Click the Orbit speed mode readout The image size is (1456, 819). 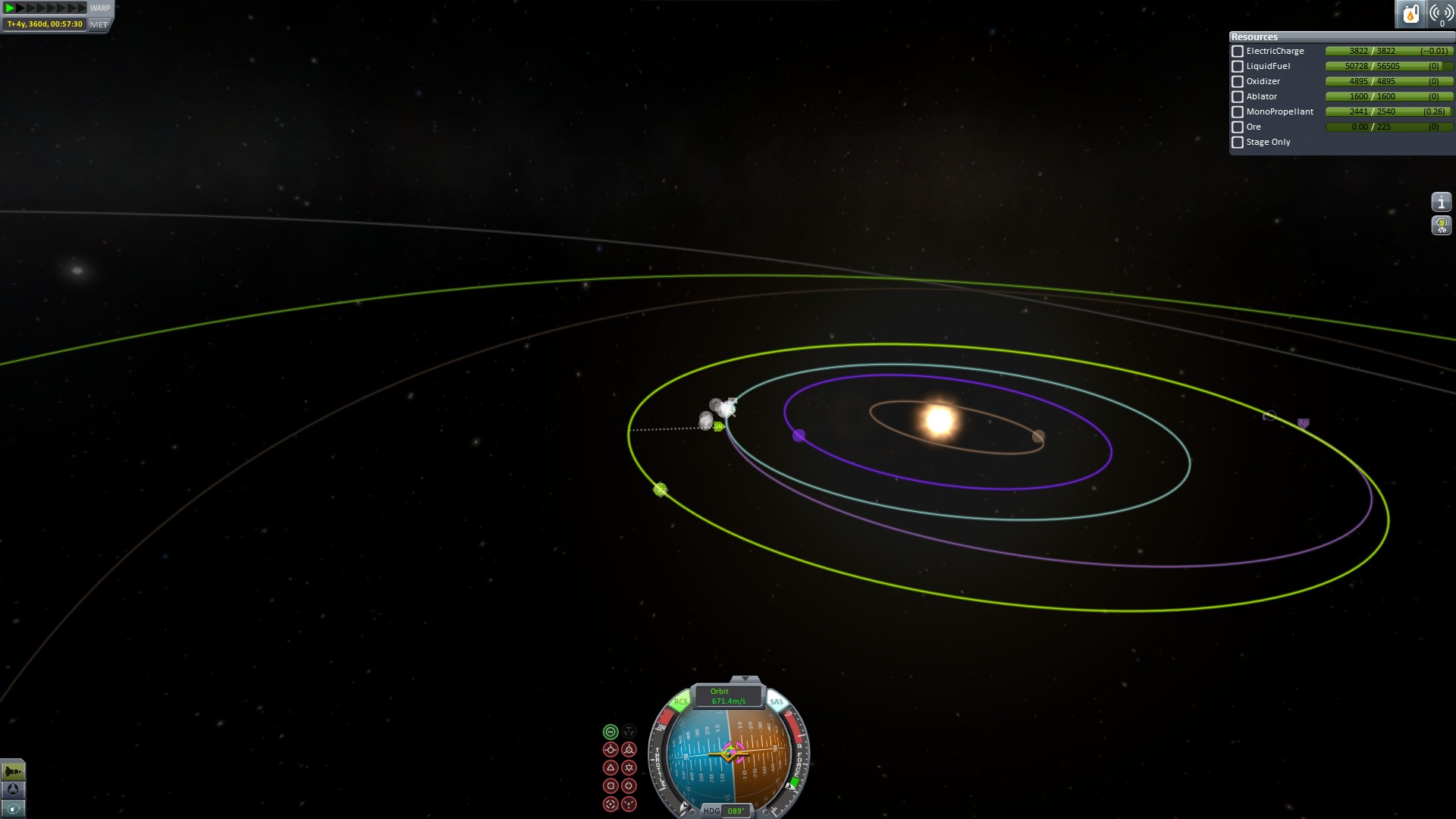(728, 696)
